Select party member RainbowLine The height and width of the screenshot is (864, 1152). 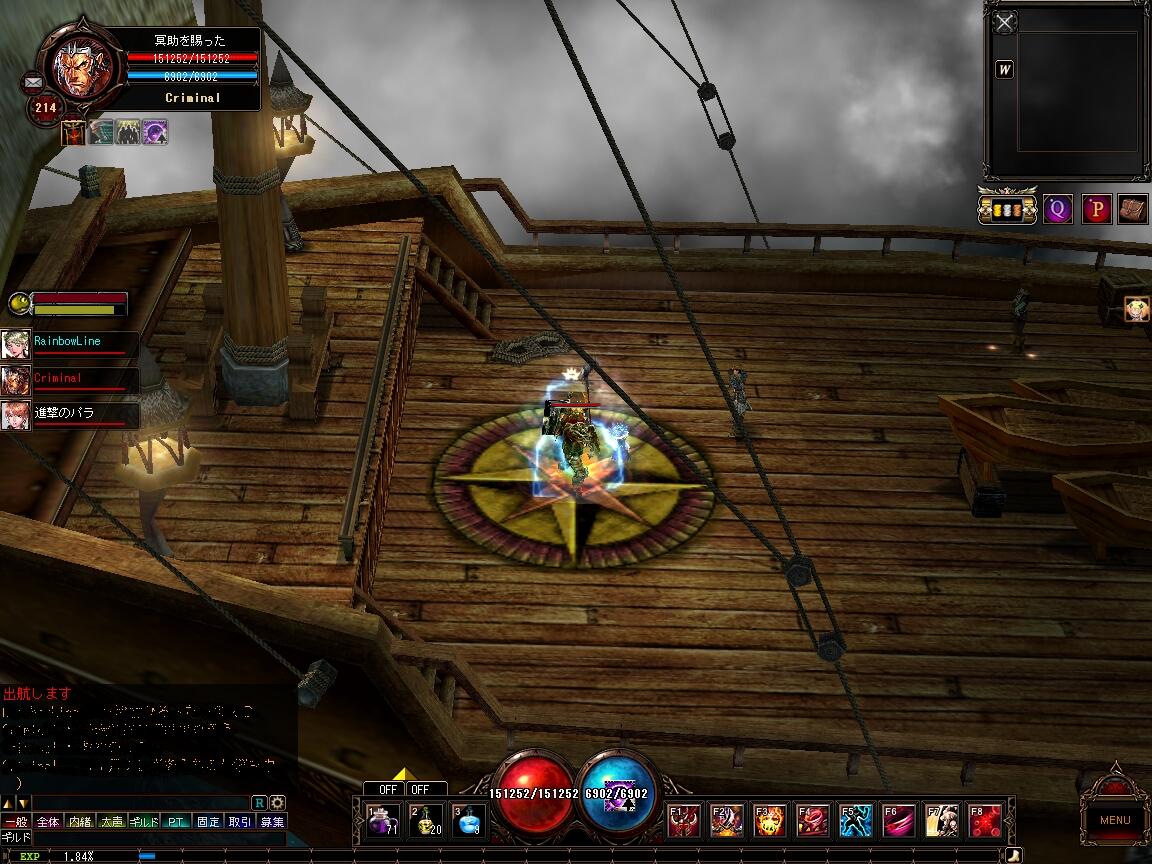(x=67, y=342)
